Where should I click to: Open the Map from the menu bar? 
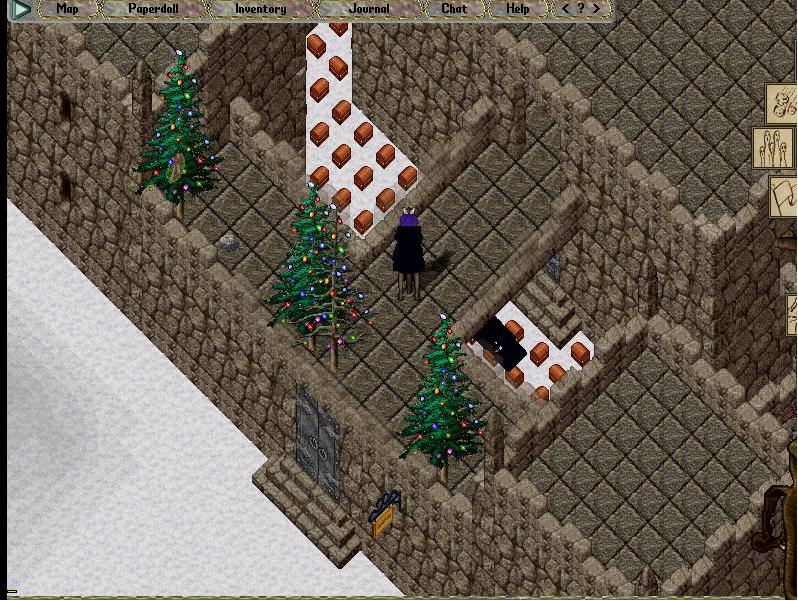pyautogui.click(x=67, y=9)
